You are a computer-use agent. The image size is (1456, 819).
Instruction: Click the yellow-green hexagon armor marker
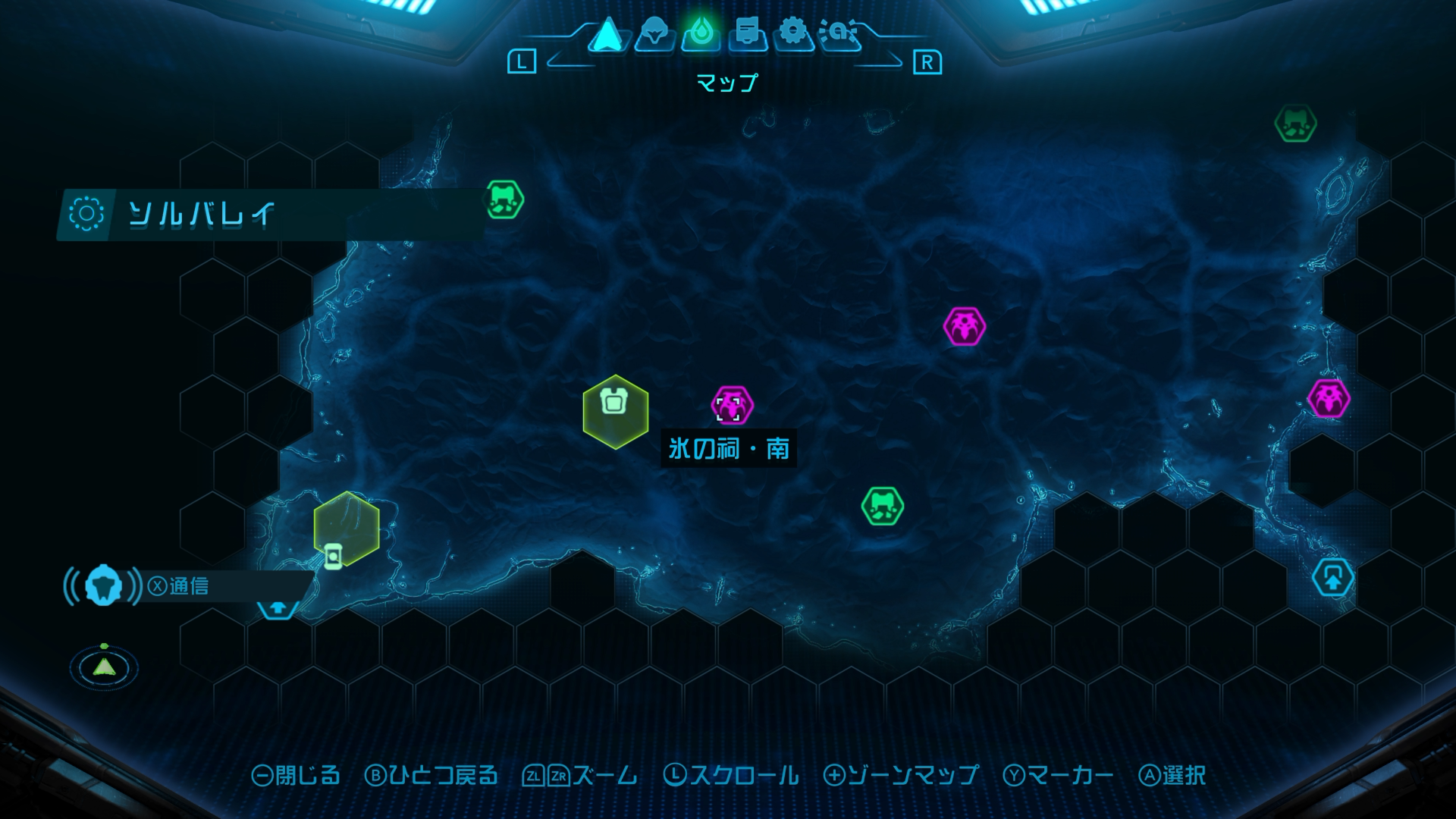click(x=615, y=410)
